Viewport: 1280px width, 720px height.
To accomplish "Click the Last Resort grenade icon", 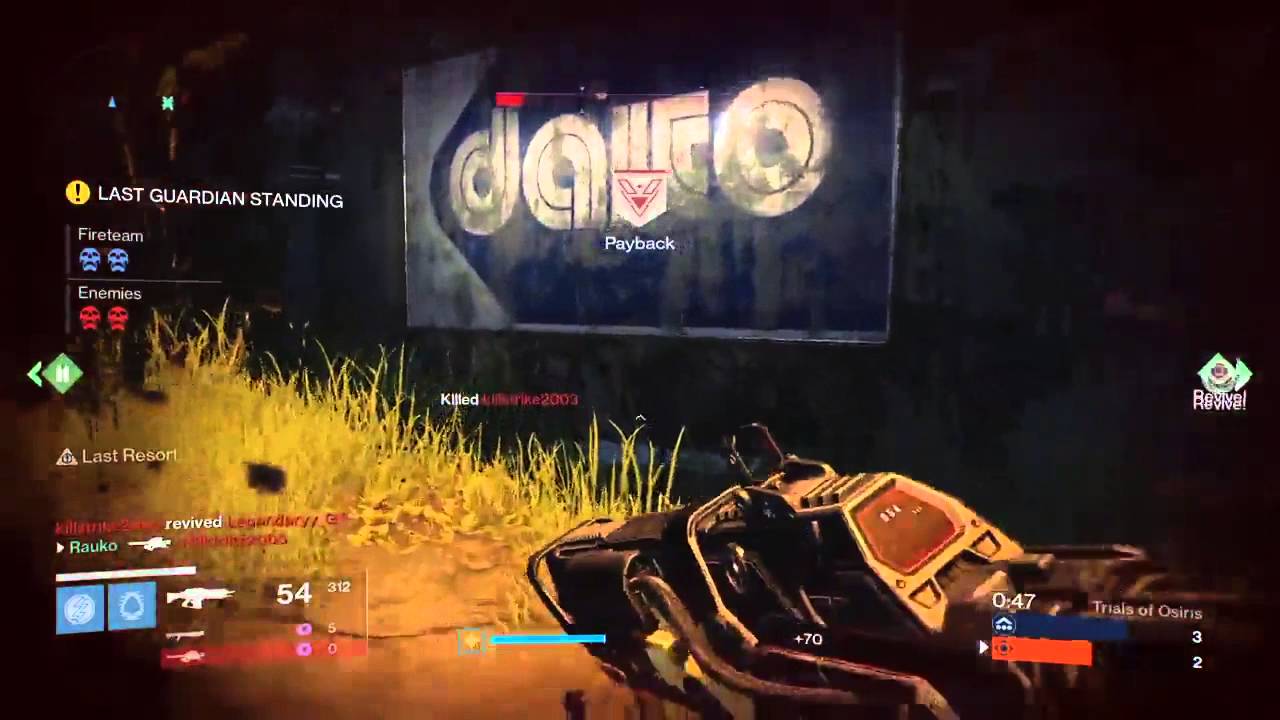I will tap(65, 456).
